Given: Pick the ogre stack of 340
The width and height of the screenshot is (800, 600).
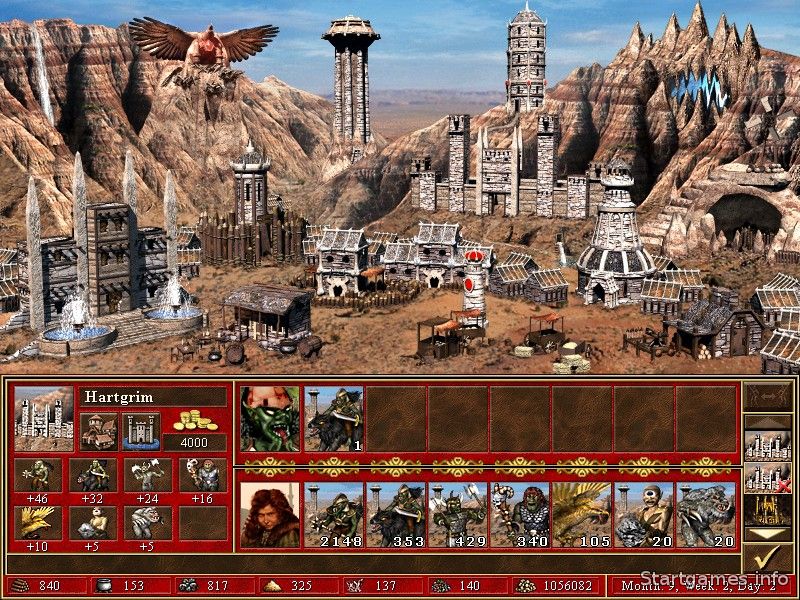Looking at the screenshot, I should [520, 515].
